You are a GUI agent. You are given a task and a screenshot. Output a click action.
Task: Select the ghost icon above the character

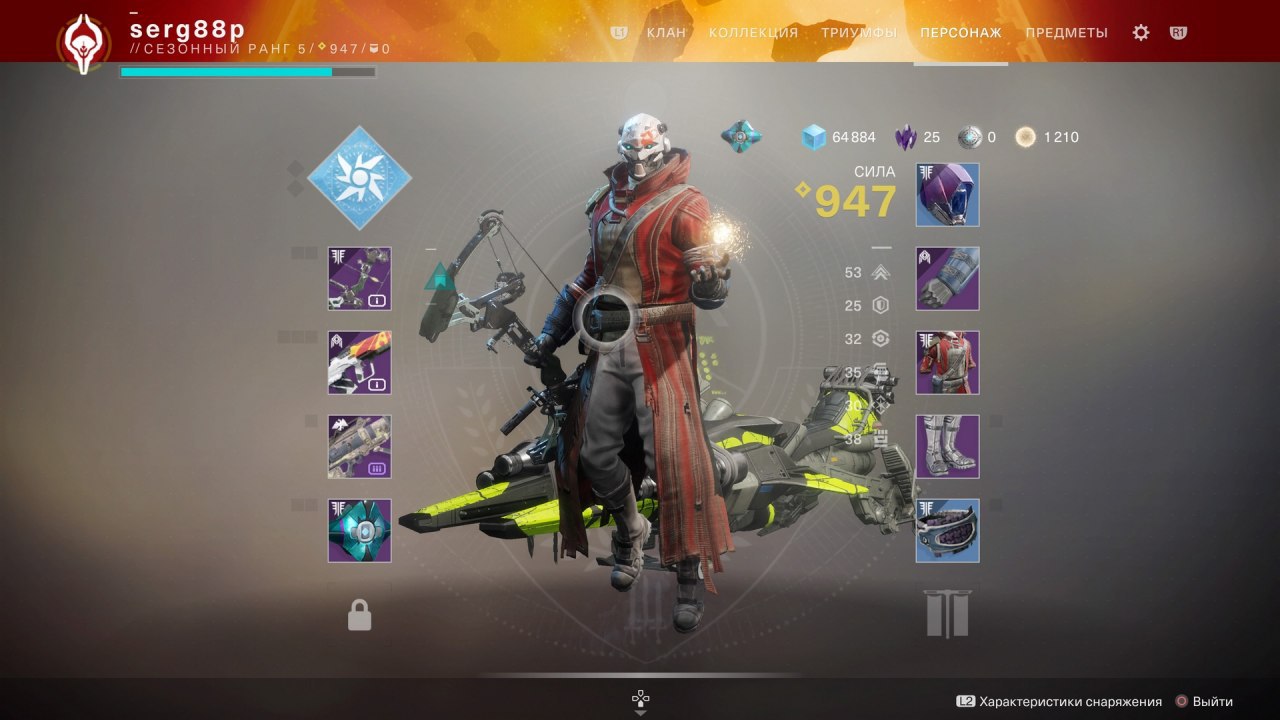click(741, 136)
